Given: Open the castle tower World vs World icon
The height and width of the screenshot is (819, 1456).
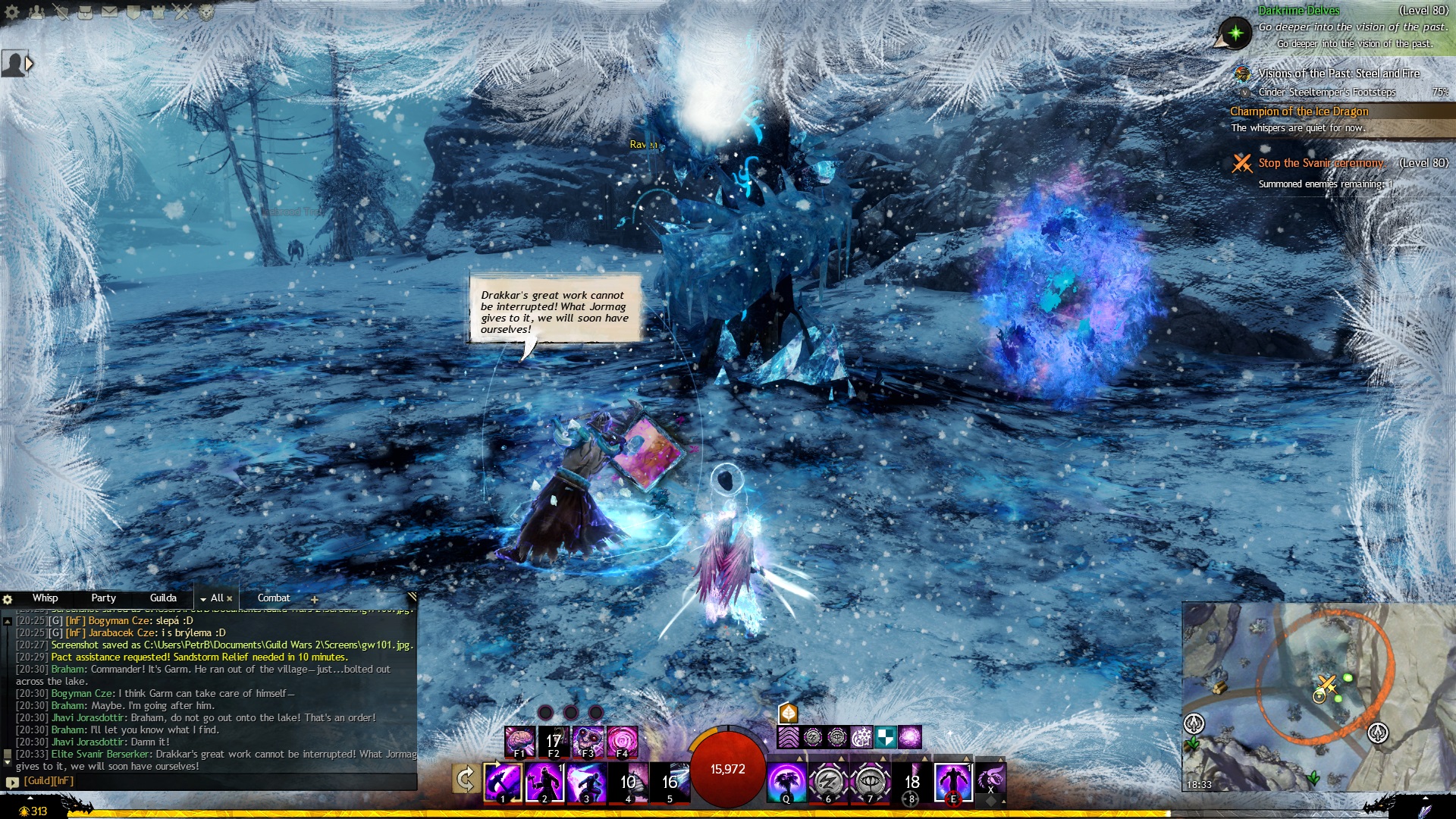Looking at the screenshot, I should [x=158, y=11].
